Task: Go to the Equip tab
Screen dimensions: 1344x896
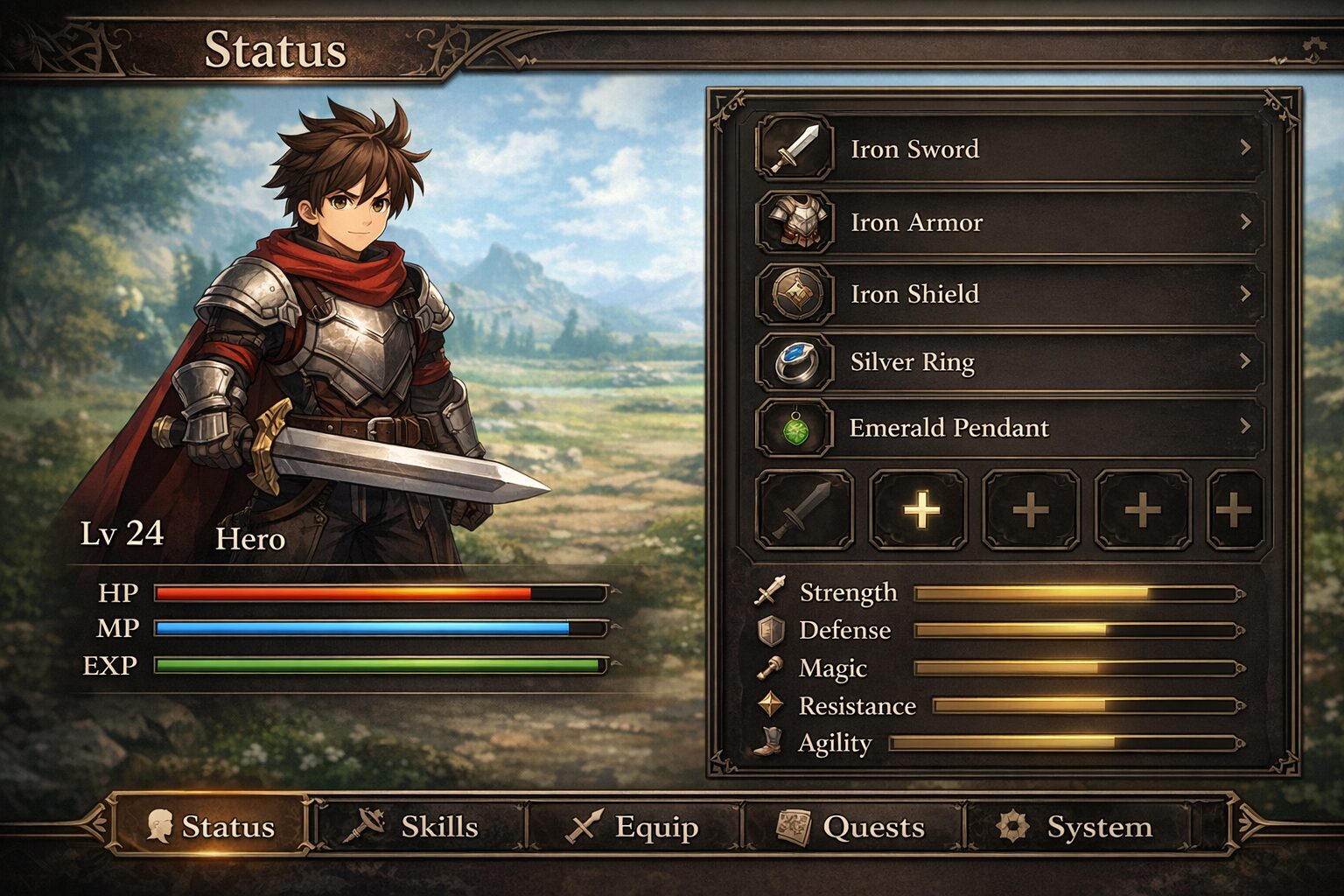Action: coord(635,826)
